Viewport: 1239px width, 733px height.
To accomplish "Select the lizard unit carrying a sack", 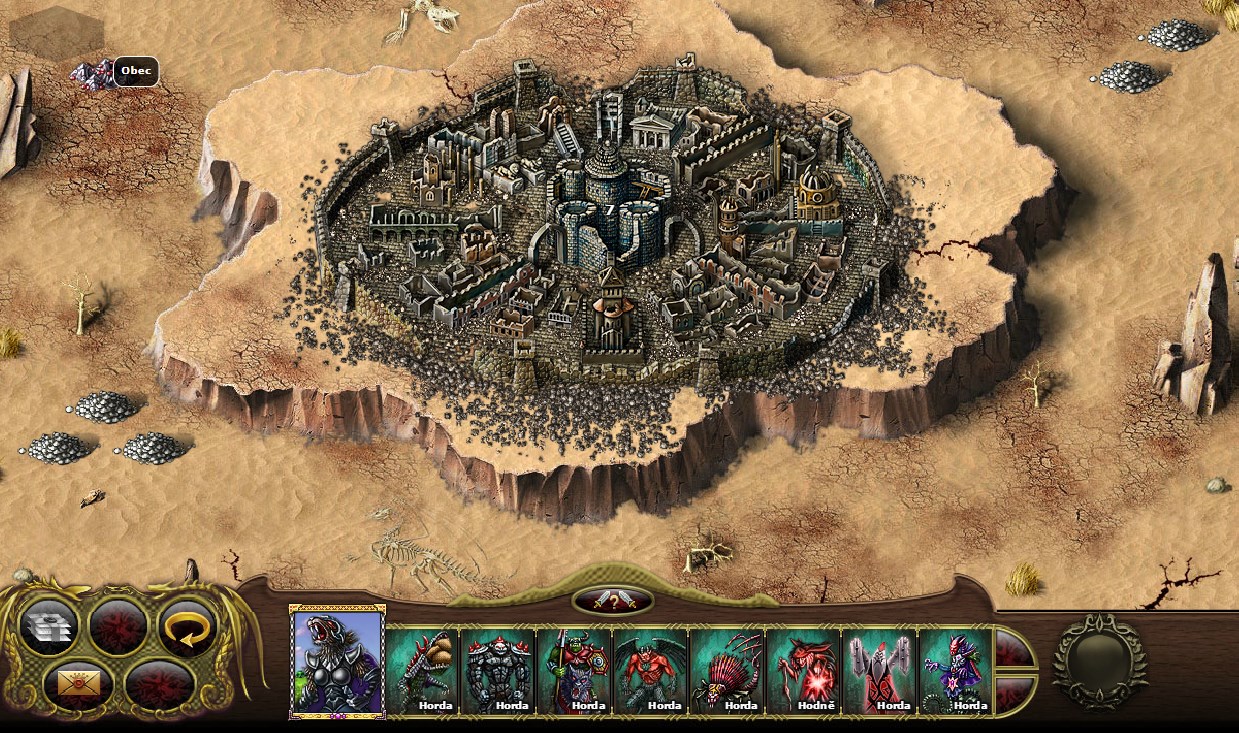I will [422, 670].
